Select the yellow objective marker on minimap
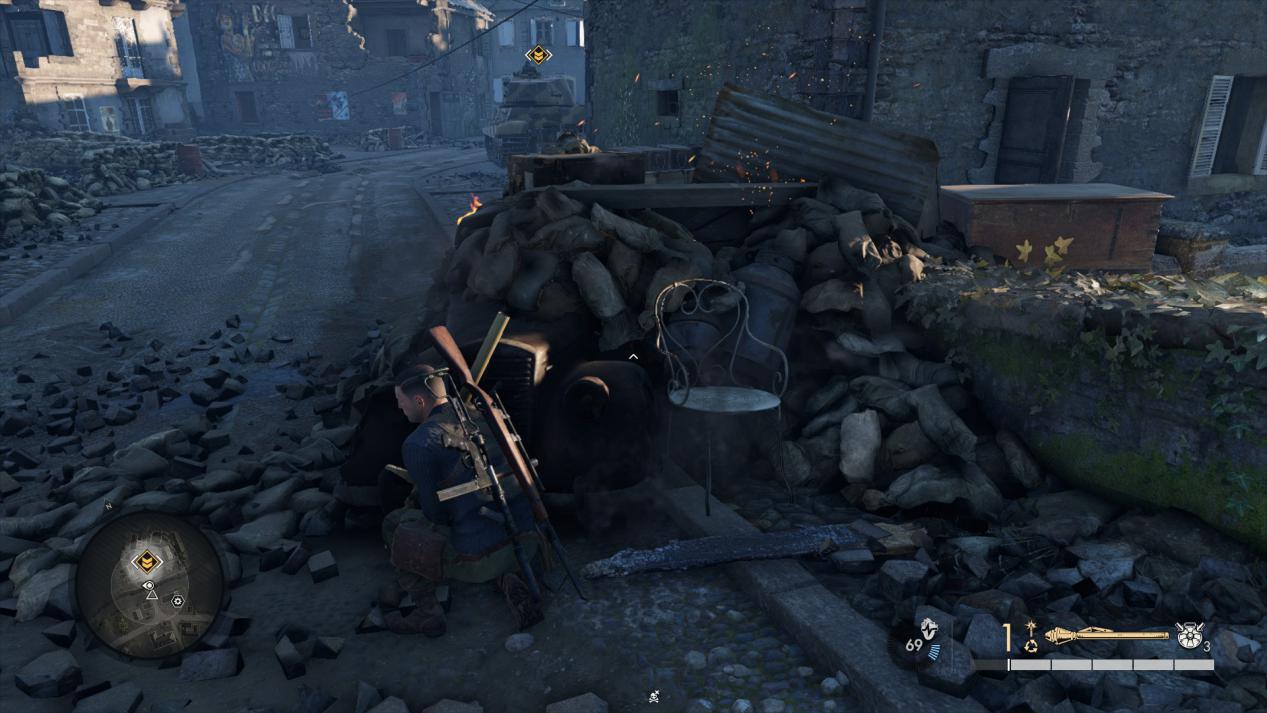The image size is (1267, 713). 147,561
